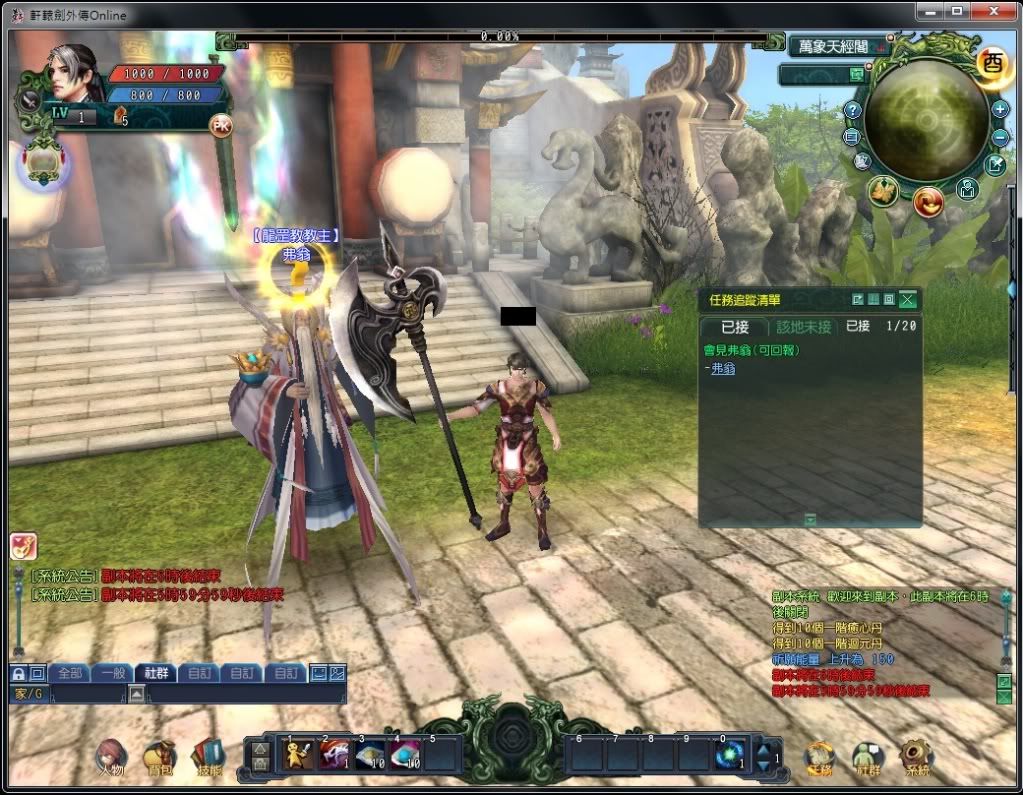
Task: Close the 任務追蹤清單 quest tracker panel
Action: [907, 299]
